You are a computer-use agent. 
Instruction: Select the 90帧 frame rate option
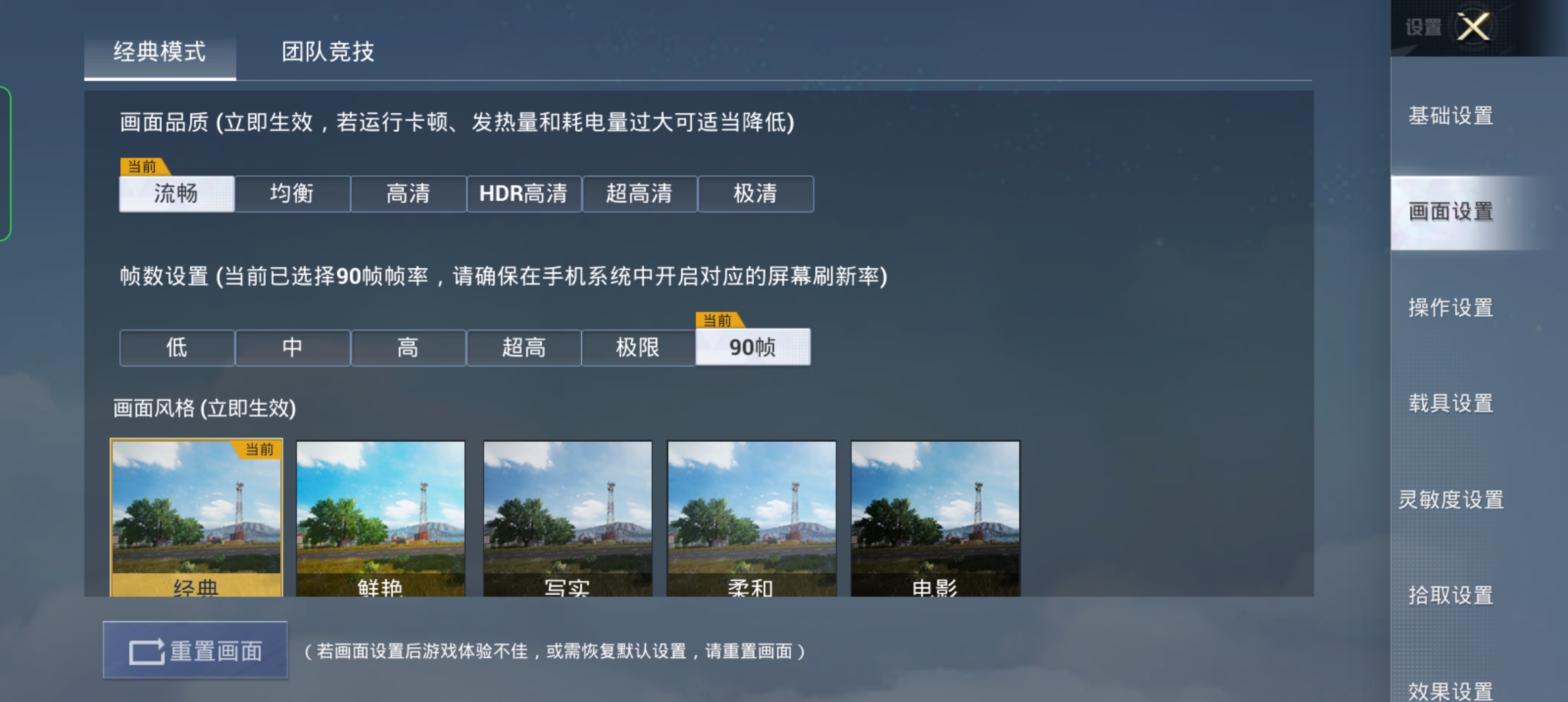coord(753,348)
